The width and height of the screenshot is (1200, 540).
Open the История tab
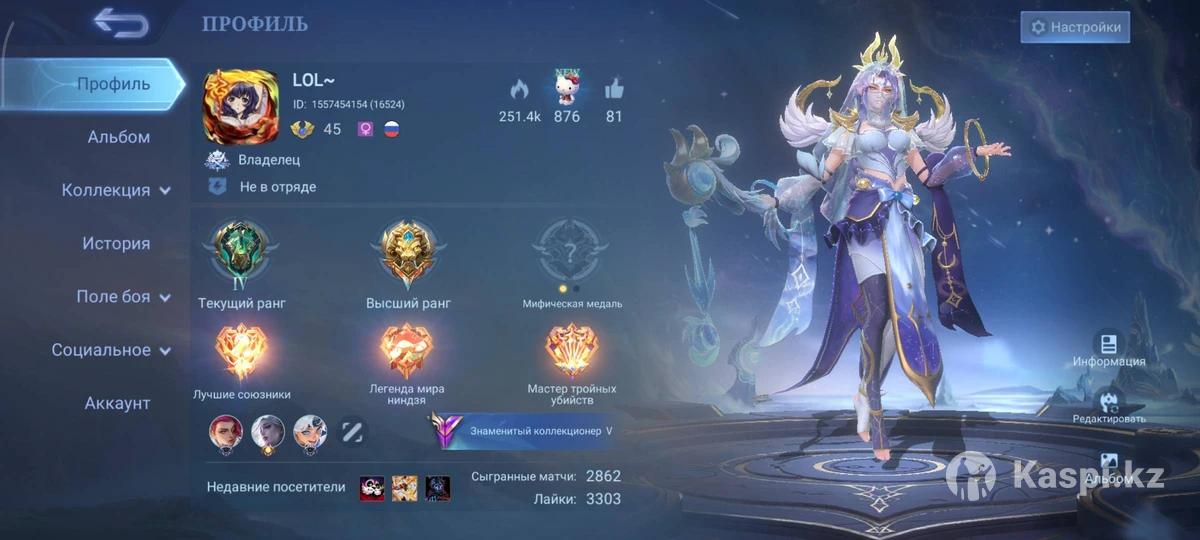click(116, 243)
